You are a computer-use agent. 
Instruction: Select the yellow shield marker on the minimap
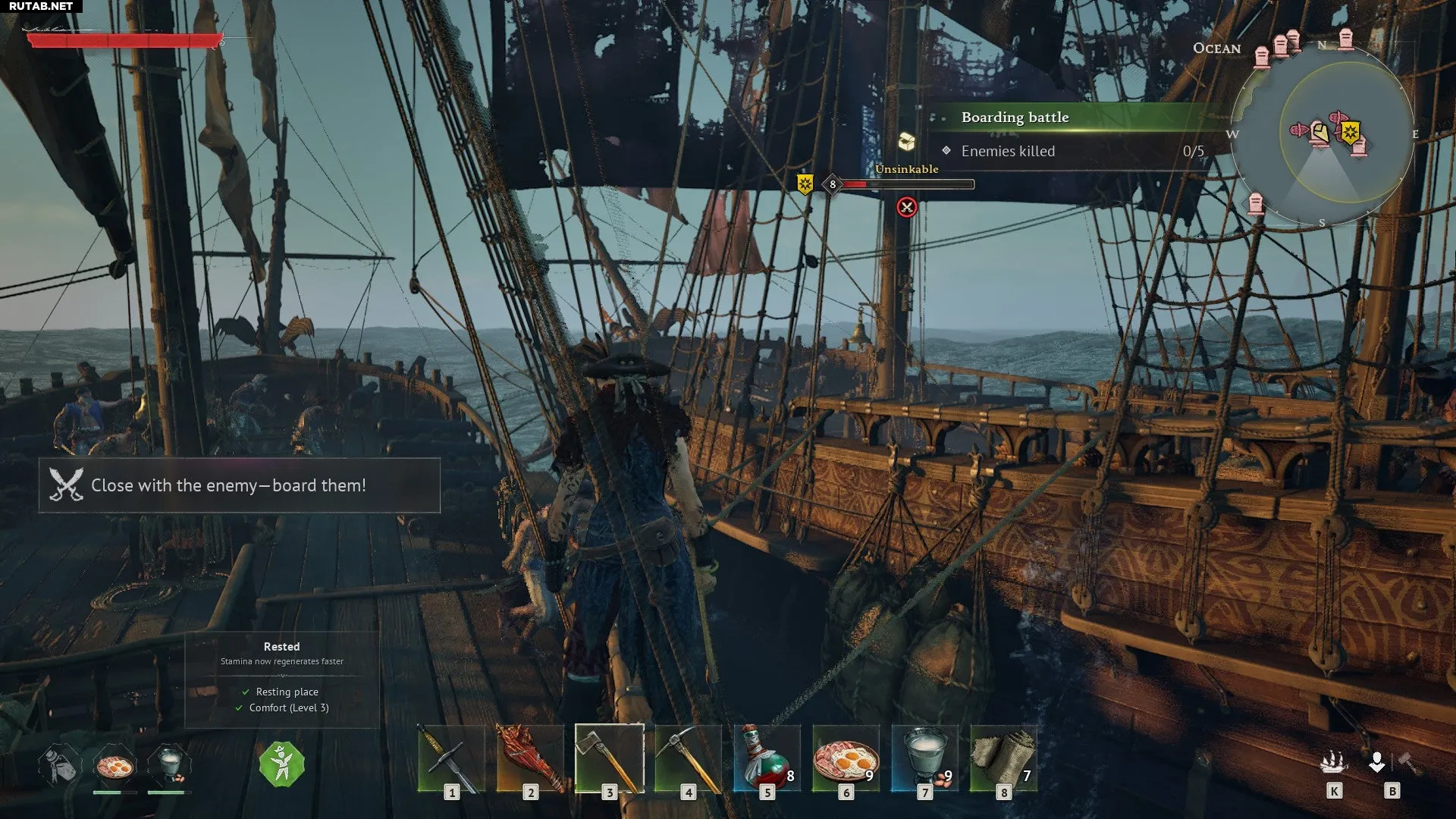[1350, 133]
